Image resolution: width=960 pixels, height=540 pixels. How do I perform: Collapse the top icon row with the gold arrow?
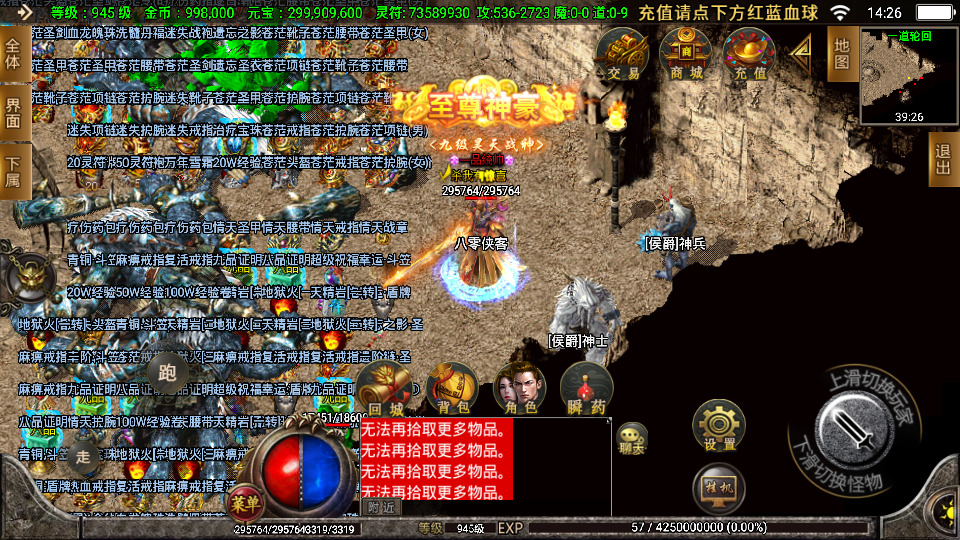click(802, 54)
